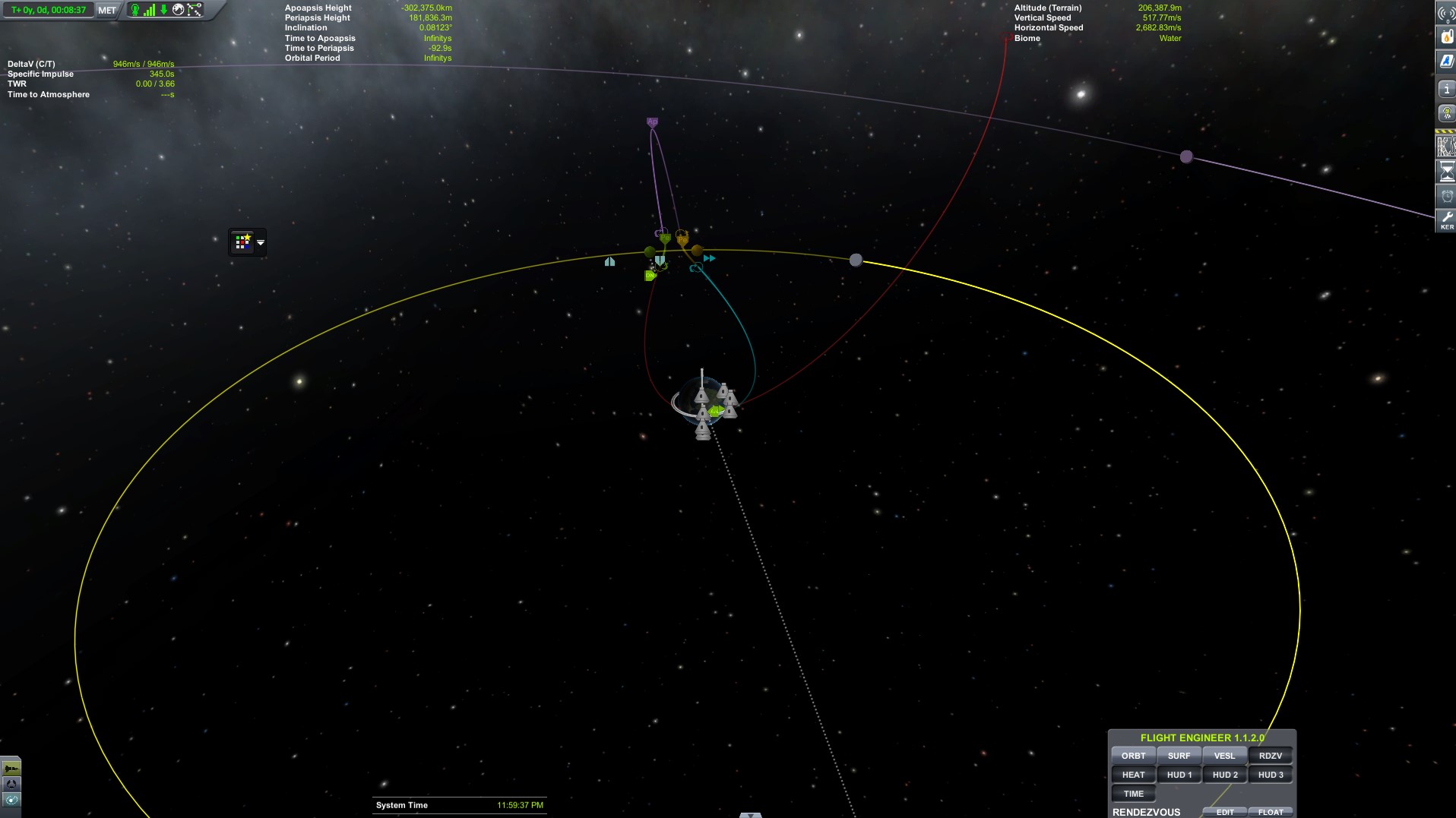Enable the HUD 1 display
This screenshot has width=1456, height=818.
(x=1179, y=774)
